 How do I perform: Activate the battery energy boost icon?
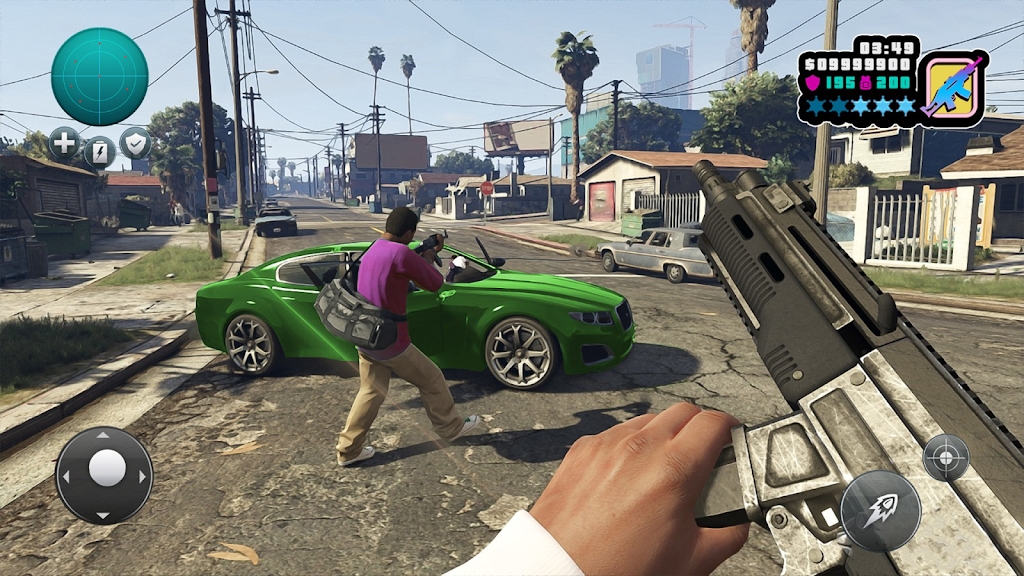point(100,153)
